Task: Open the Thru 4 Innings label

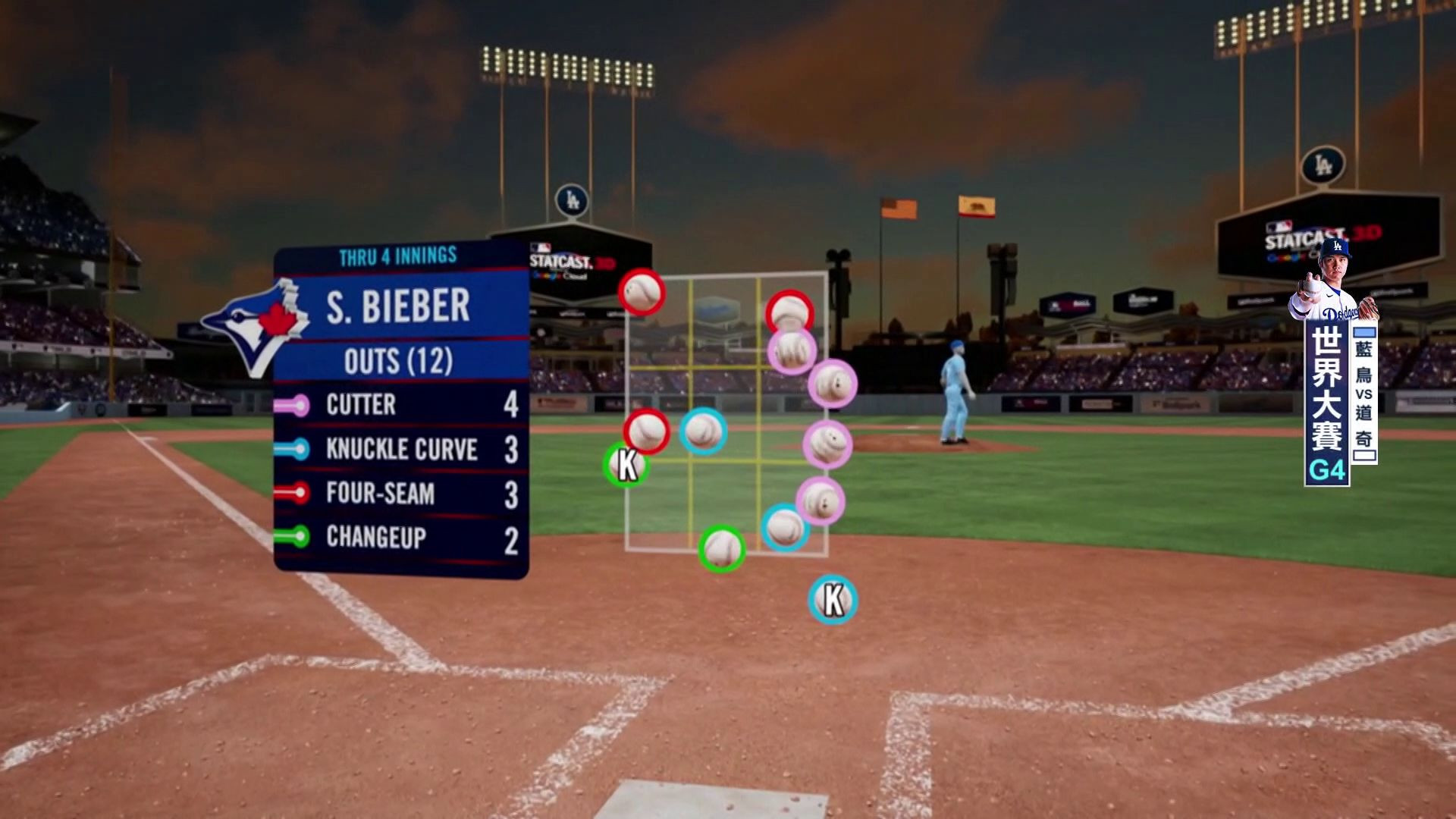Action: 398,256
